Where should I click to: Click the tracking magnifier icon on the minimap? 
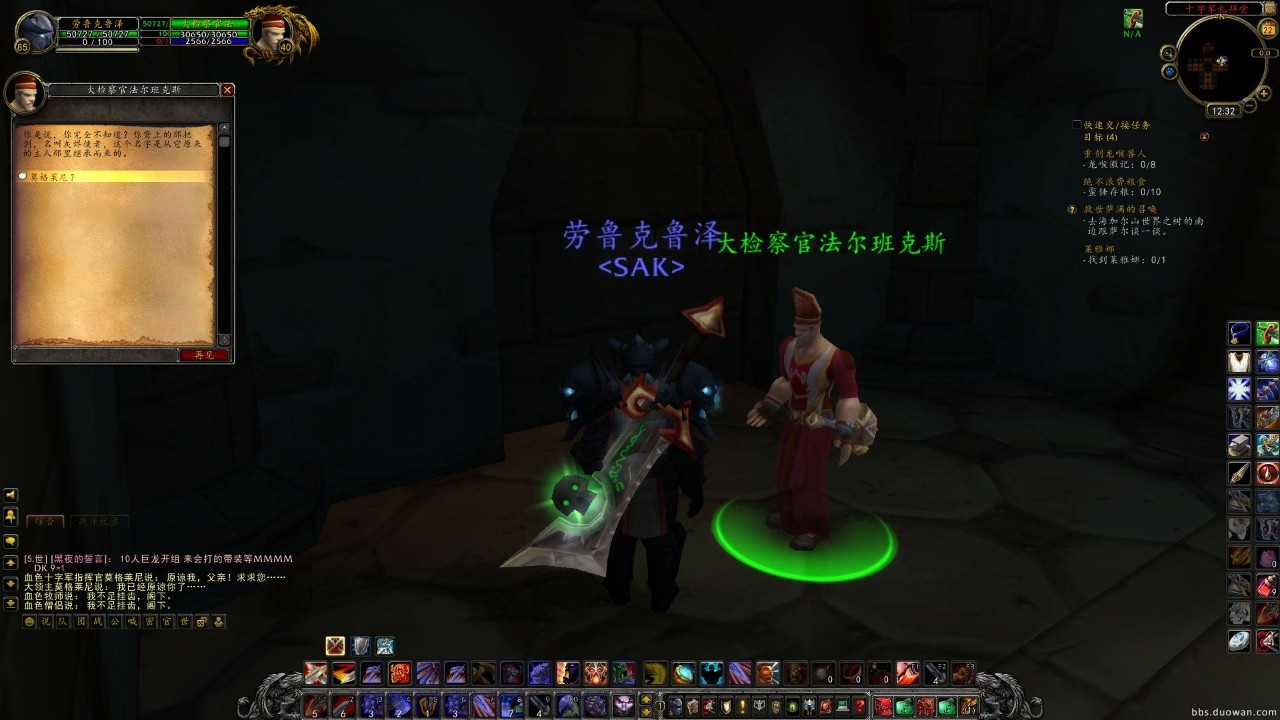tap(1167, 53)
